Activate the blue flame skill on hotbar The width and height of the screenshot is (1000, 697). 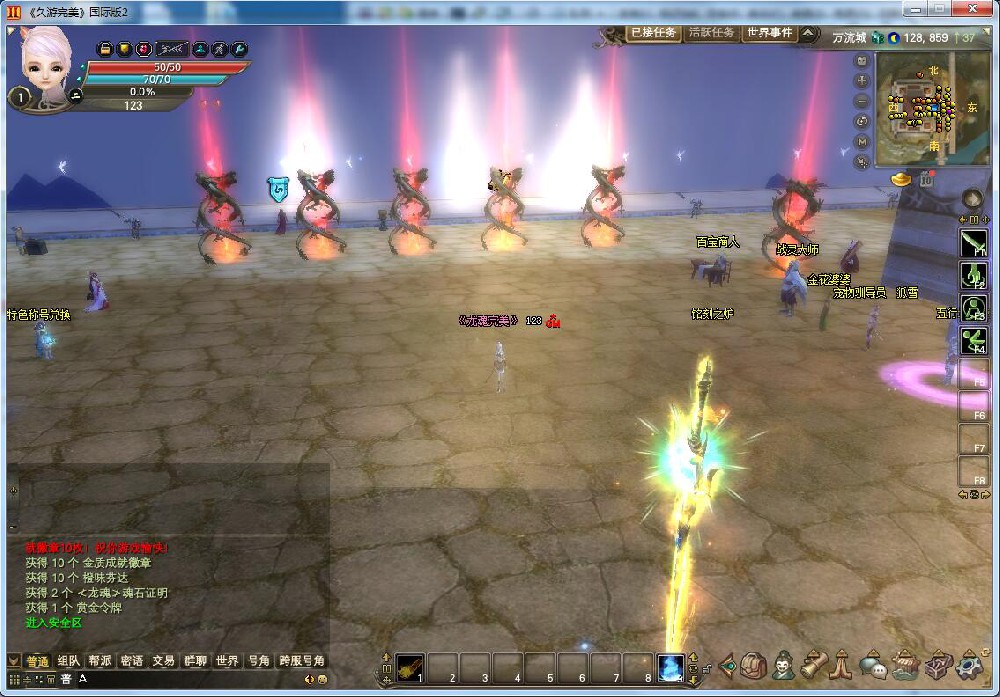pos(670,667)
